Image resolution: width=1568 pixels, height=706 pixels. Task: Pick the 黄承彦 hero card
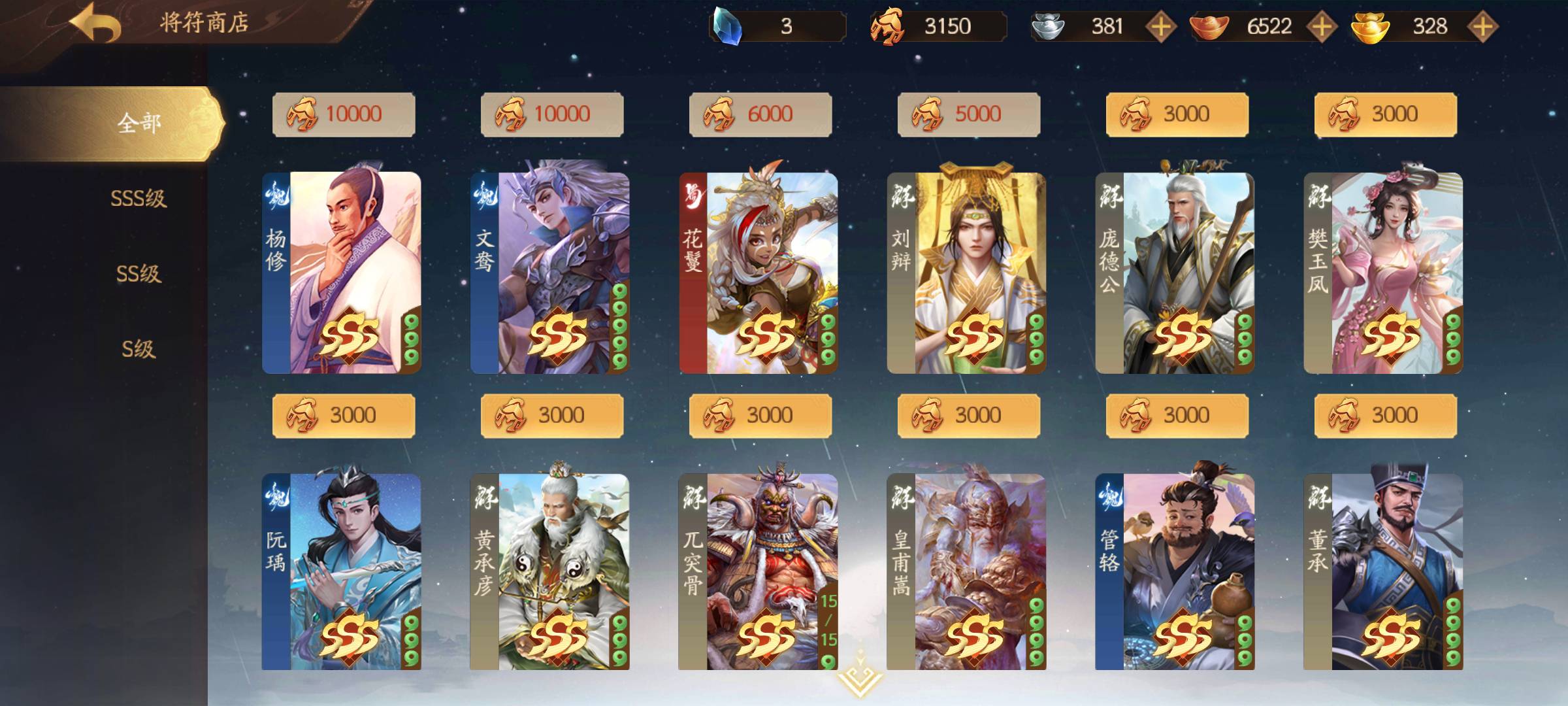pos(550,572)
